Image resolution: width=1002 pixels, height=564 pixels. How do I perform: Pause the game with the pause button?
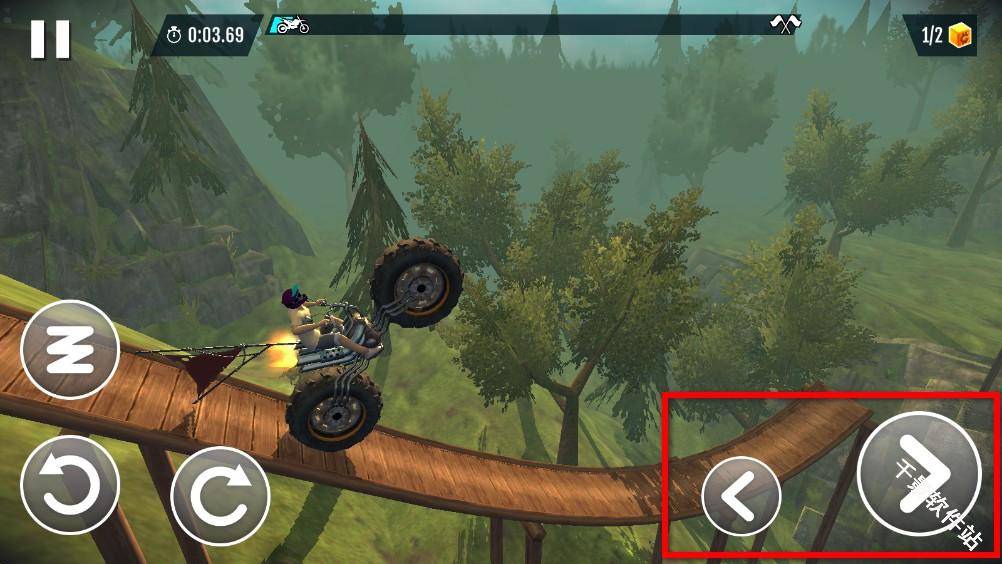click(x=50, y=39)
